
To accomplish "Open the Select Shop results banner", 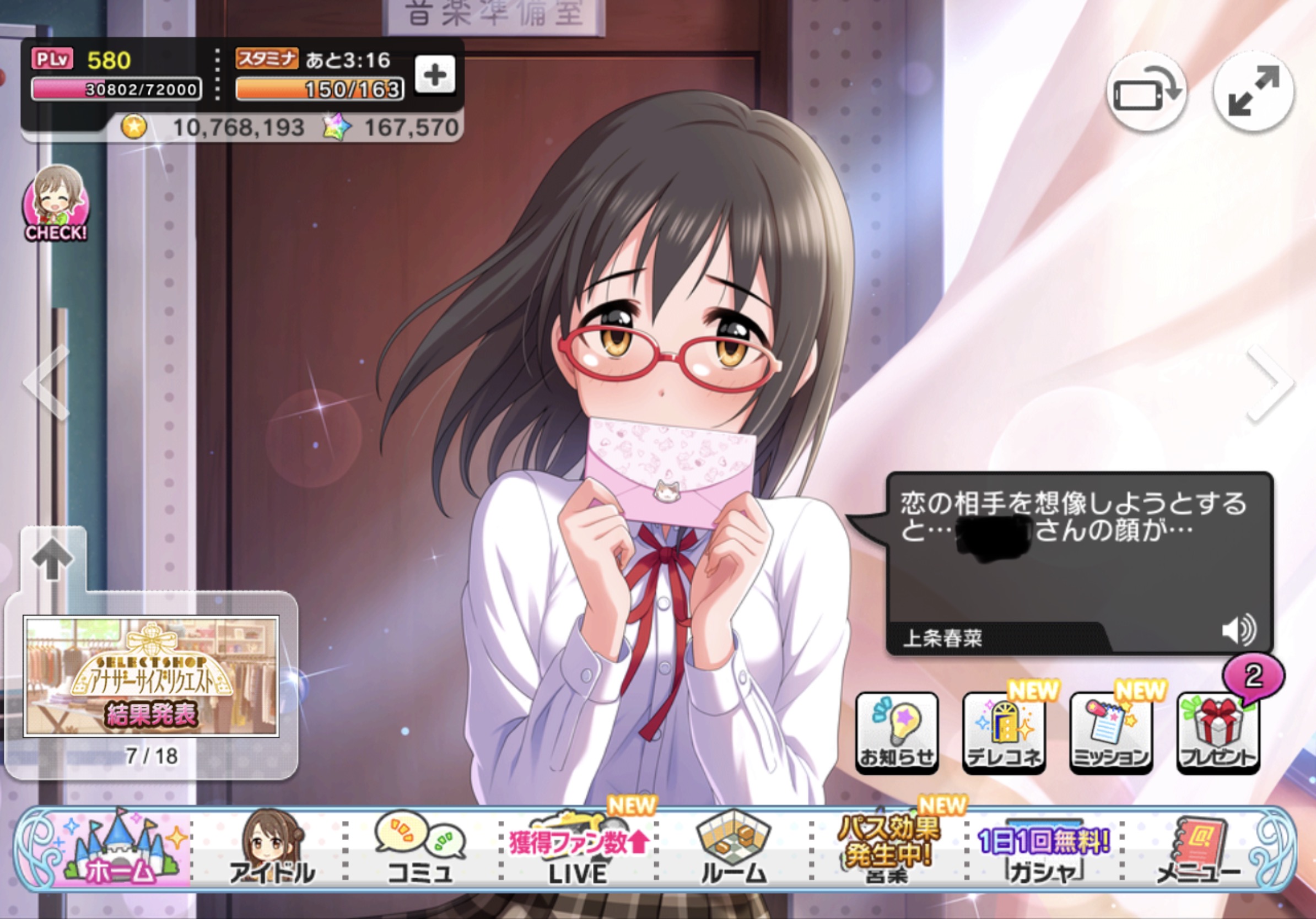I will [151, 677].
